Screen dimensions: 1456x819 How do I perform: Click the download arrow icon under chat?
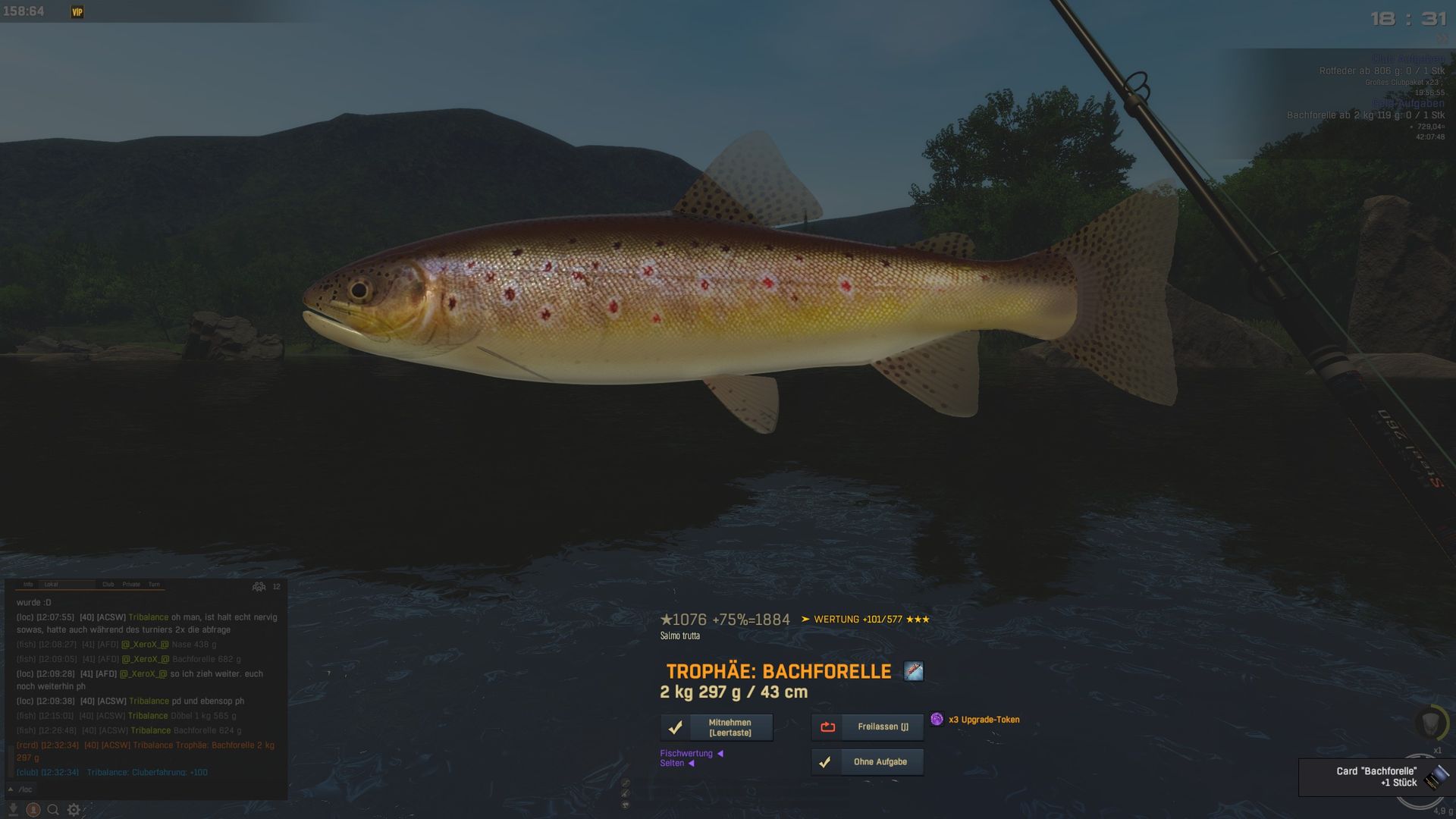pyautogui.click(x=13, y=809)
